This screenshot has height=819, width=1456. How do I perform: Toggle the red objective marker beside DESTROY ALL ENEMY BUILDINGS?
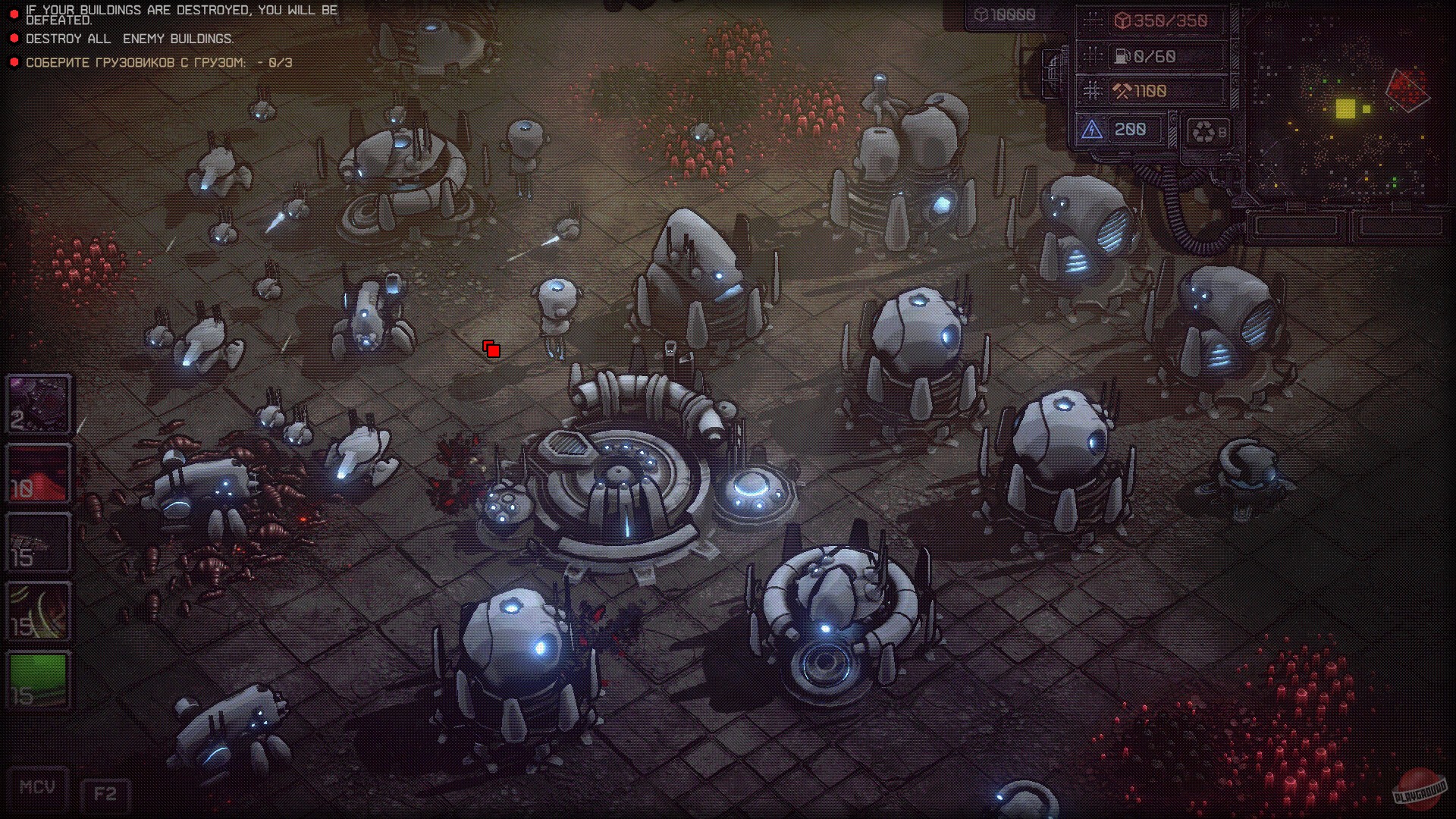14,36
